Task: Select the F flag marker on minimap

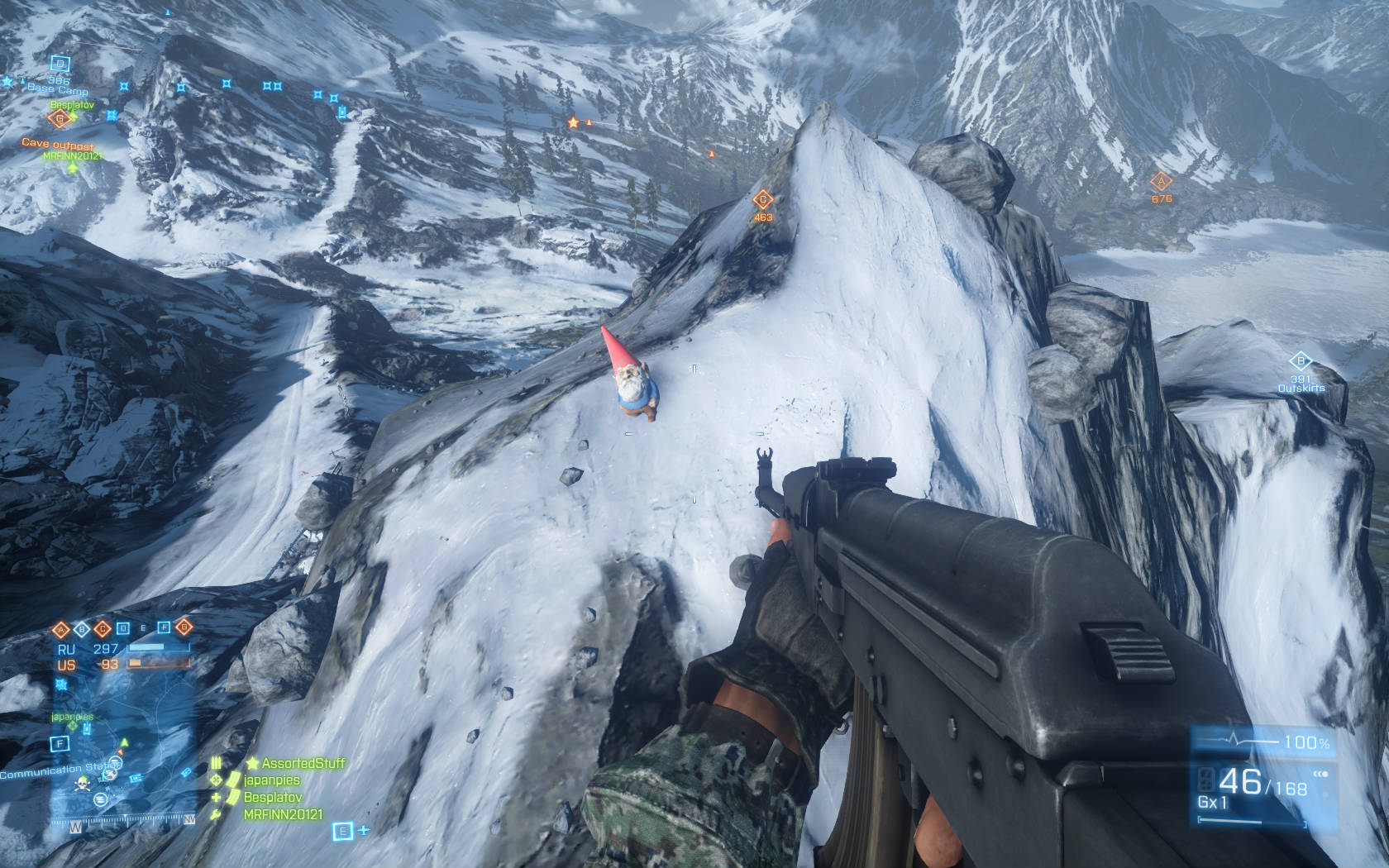Action: click(59, 745)
